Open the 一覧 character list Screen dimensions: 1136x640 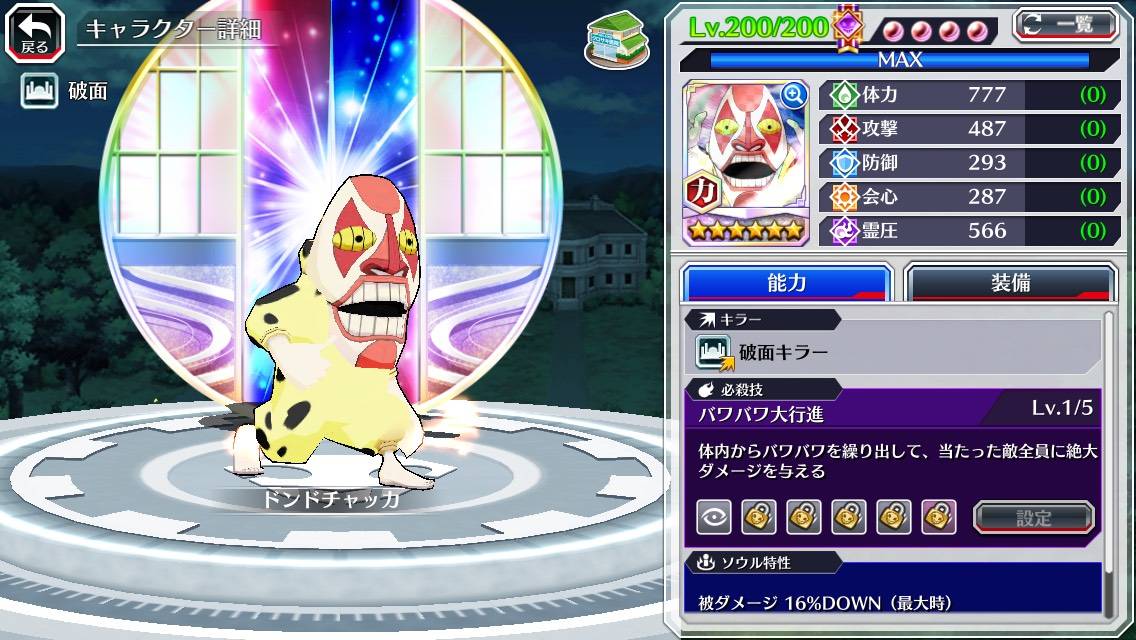(x=1065, y=24)
